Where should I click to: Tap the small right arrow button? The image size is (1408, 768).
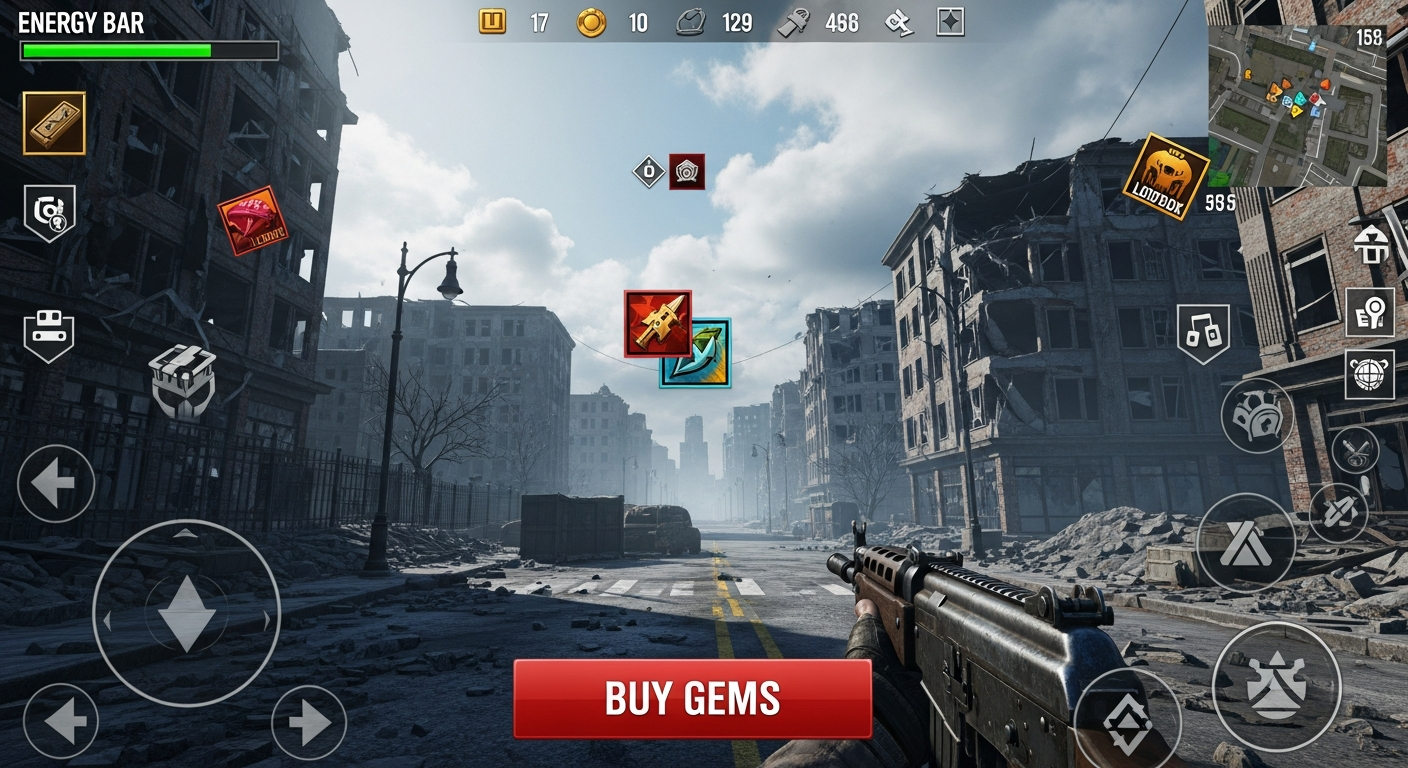pos(308,722)
